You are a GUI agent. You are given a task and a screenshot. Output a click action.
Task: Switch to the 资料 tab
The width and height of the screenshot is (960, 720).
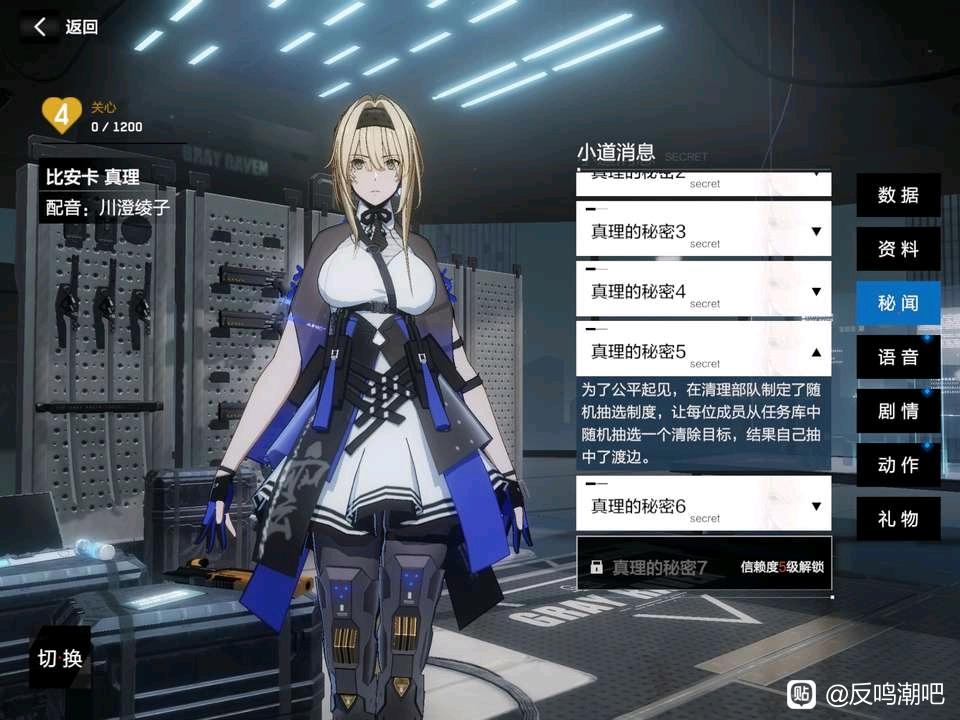coord(898,249)
